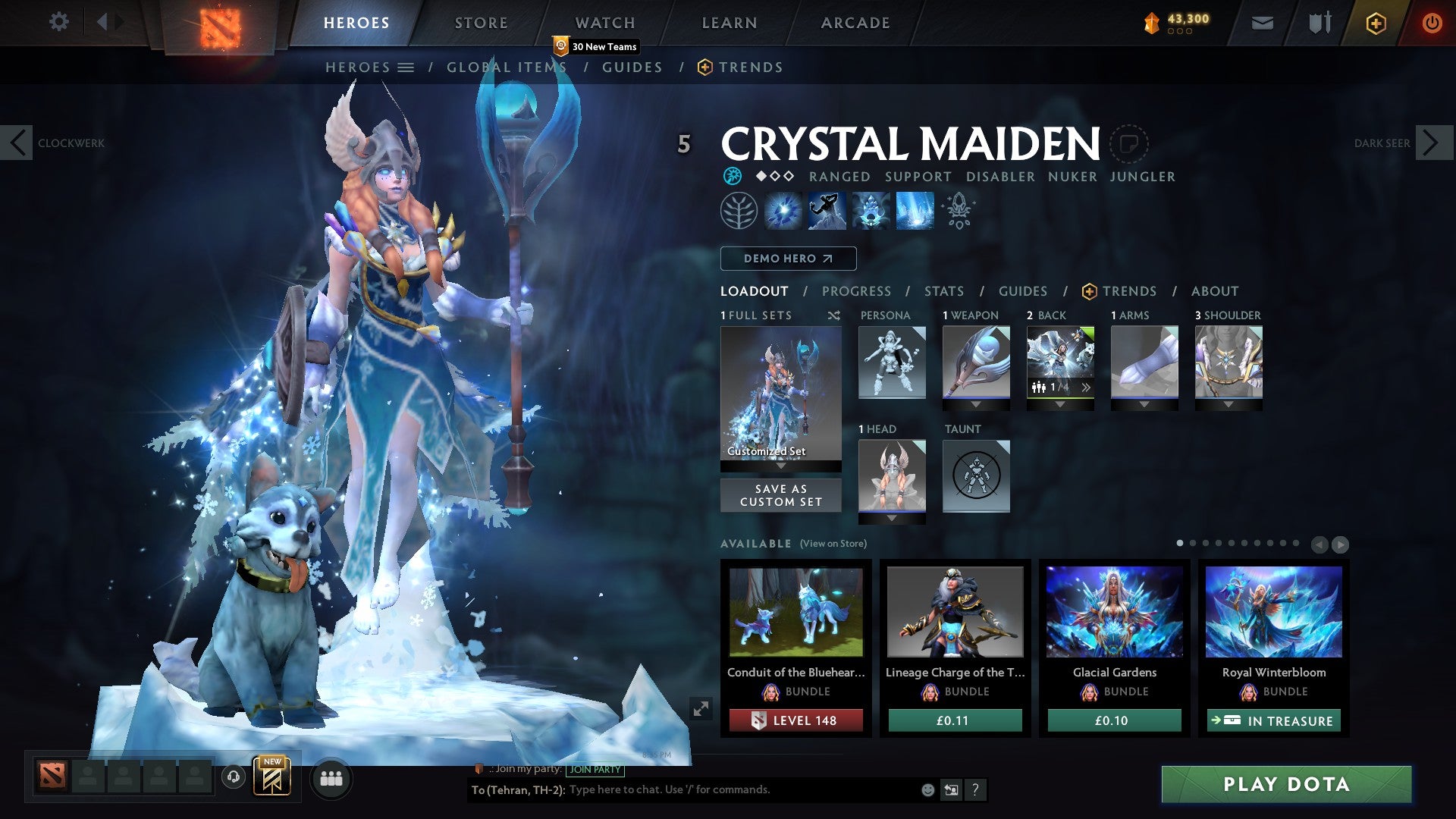Screen dimensions: 1456x819
Task: Open the WATCH section
Action: (x=604, y=22)
